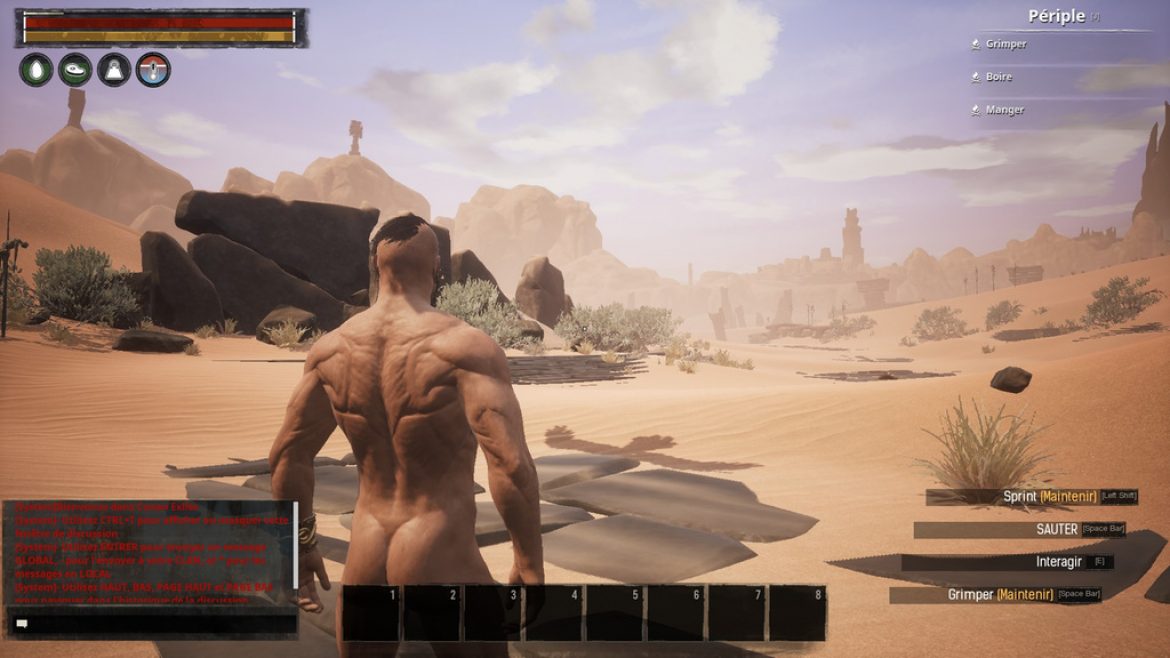
Task: Select the Grimper journey step
Action: pyautogui.click(x=1005, y=44)
